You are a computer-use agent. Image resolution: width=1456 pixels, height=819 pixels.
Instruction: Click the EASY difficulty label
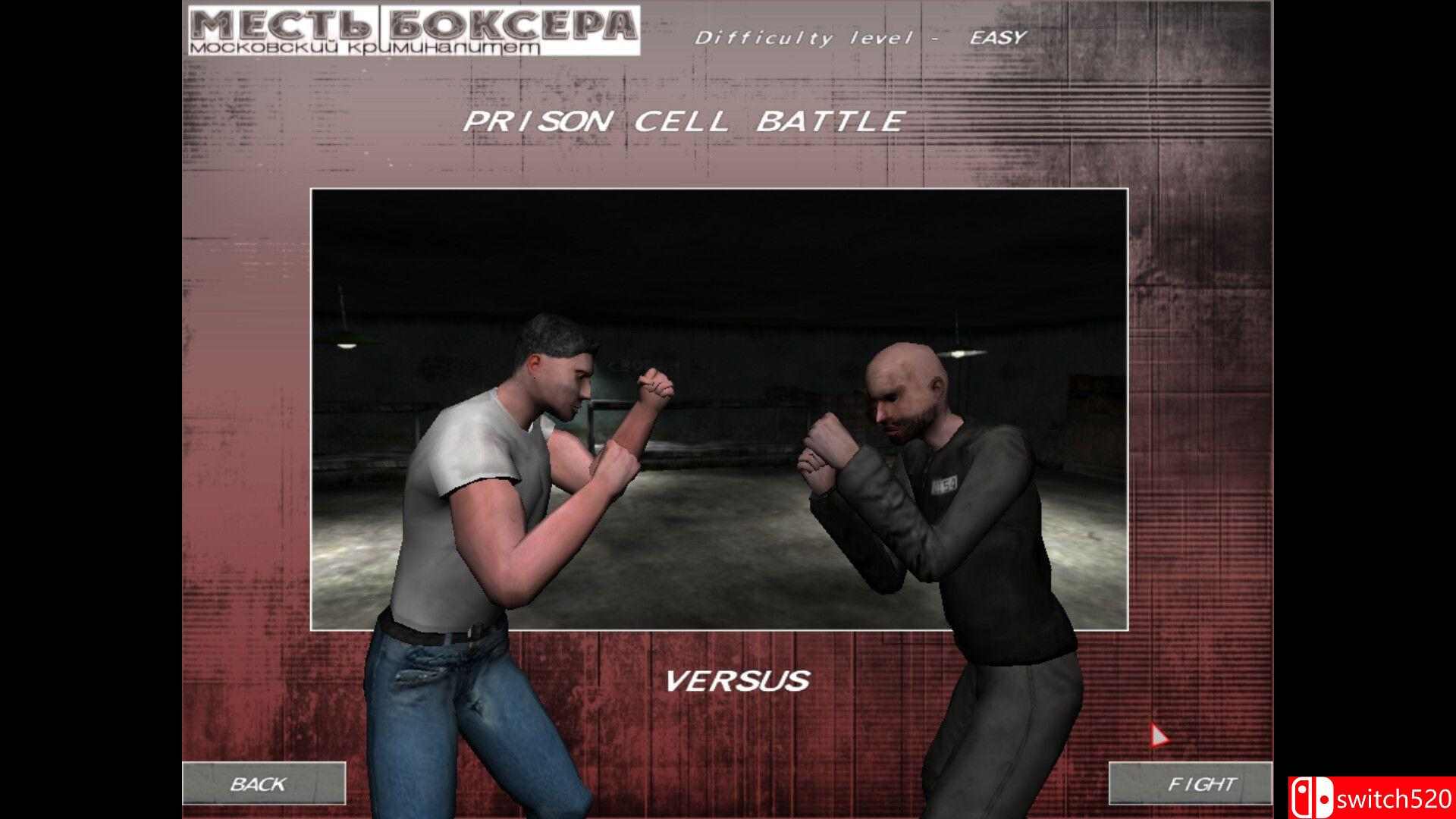click(x=993, y=36)
